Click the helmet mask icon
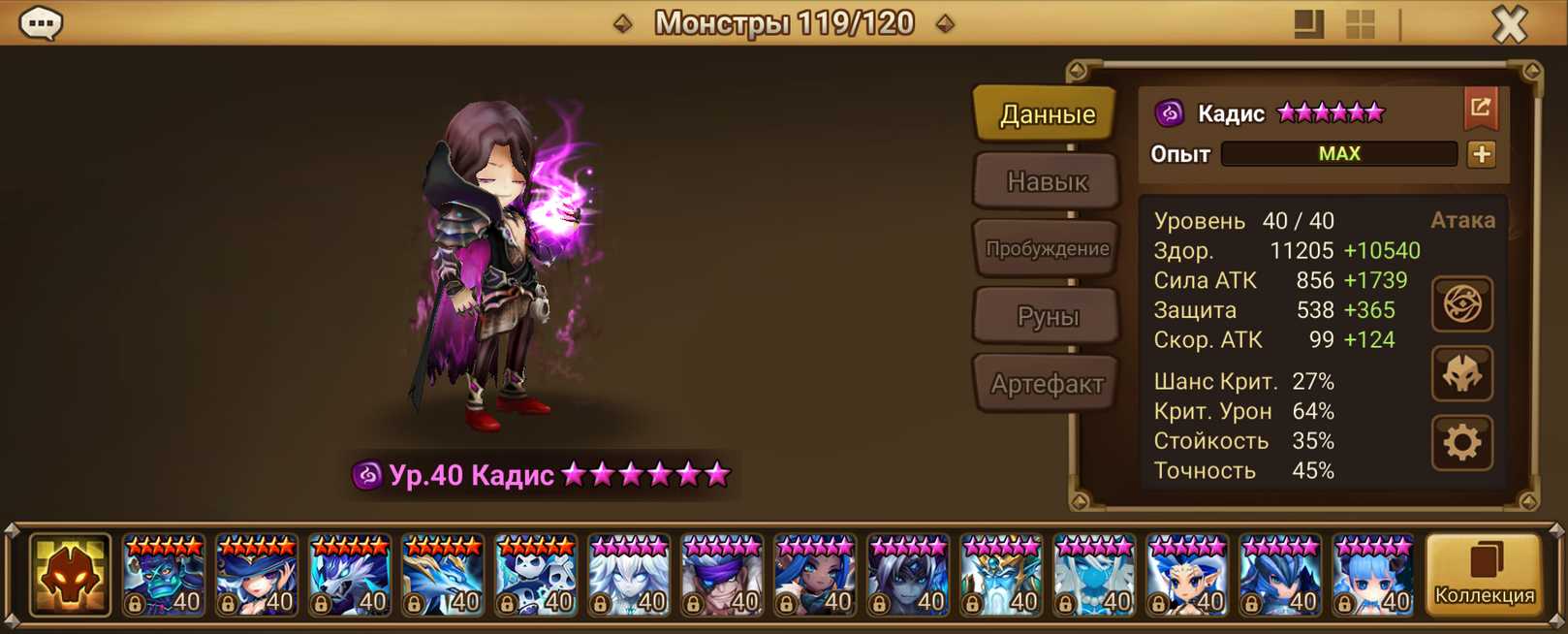 tap(1461, 374)
